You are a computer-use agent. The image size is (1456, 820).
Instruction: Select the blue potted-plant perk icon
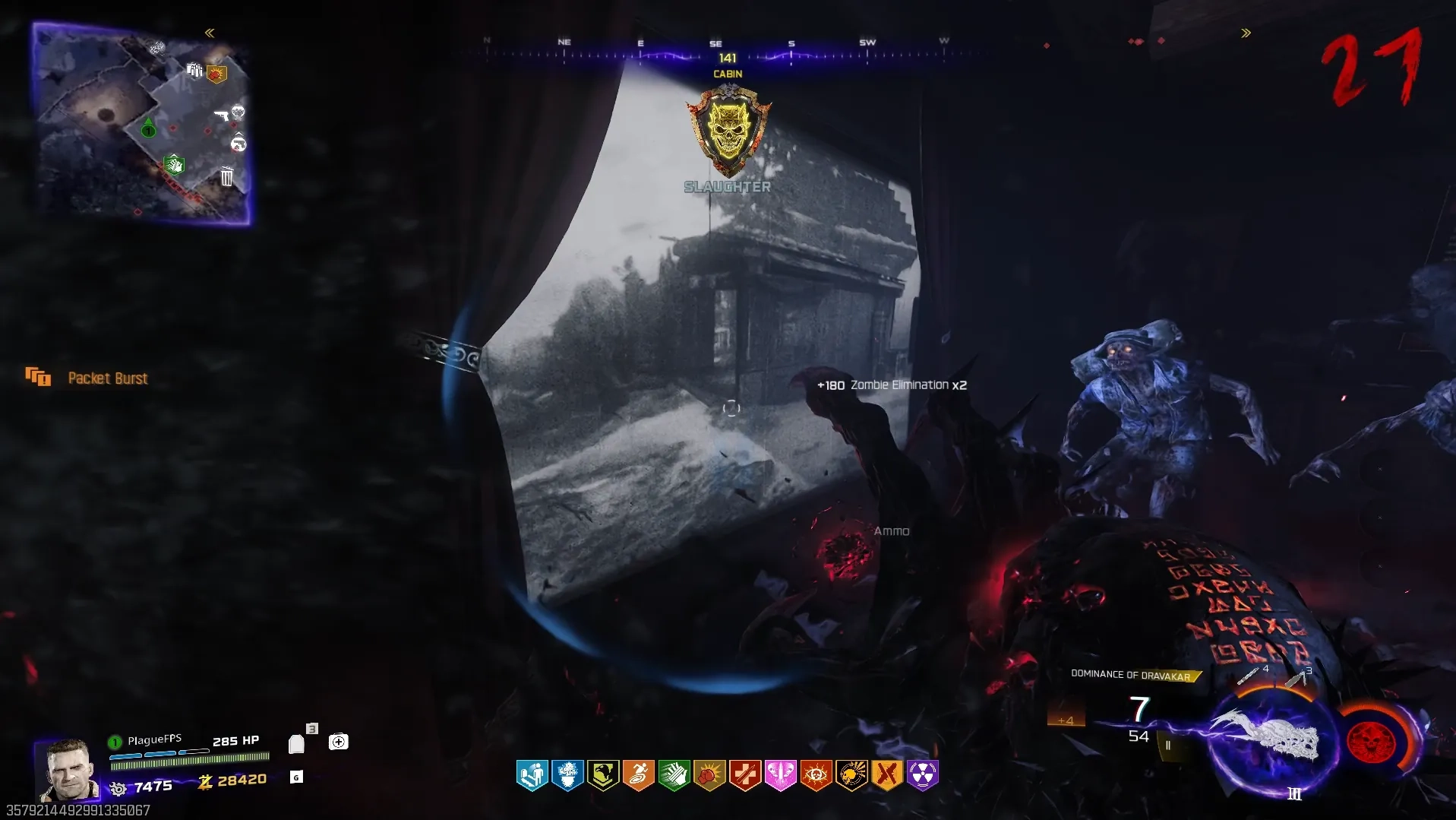click(x=567, y=775)
